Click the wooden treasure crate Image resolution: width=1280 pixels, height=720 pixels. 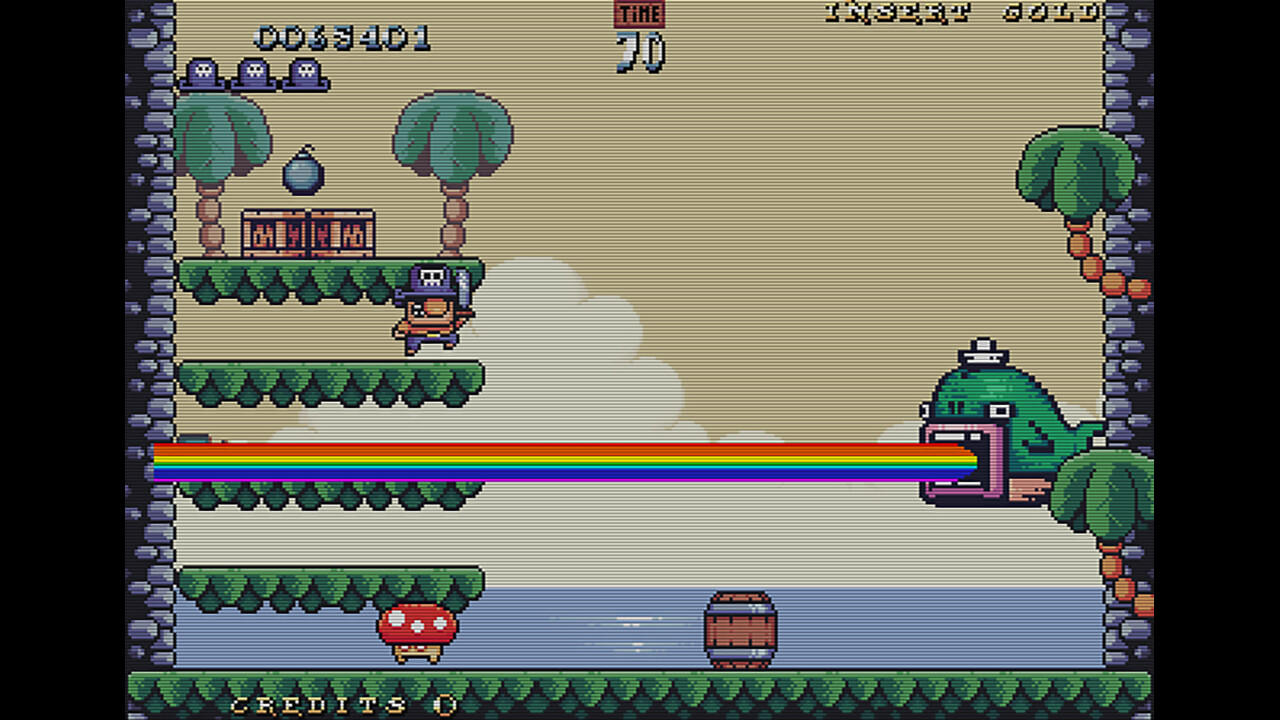coord(308,230)
